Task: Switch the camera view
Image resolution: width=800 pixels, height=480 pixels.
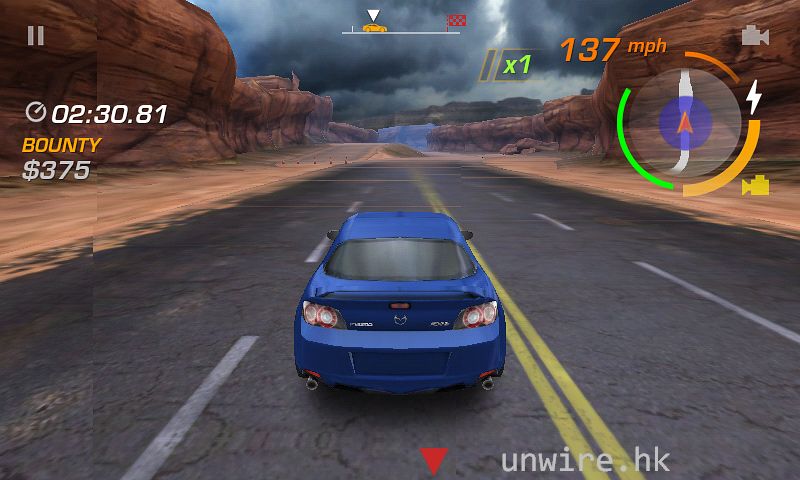Action: coord(755,36)
